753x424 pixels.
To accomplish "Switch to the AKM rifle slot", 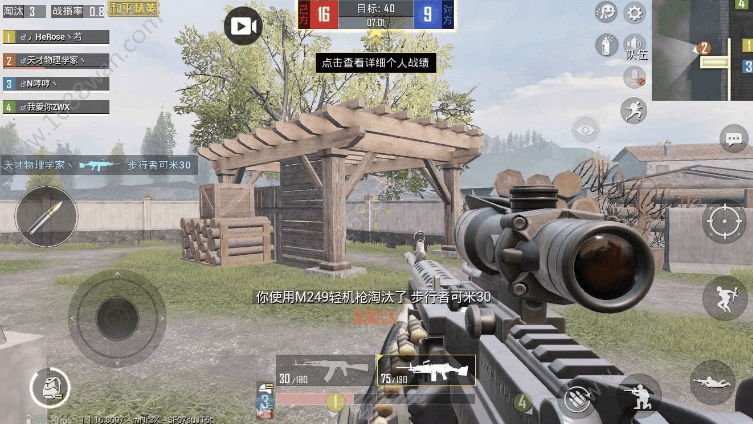I will click(323, 370).
